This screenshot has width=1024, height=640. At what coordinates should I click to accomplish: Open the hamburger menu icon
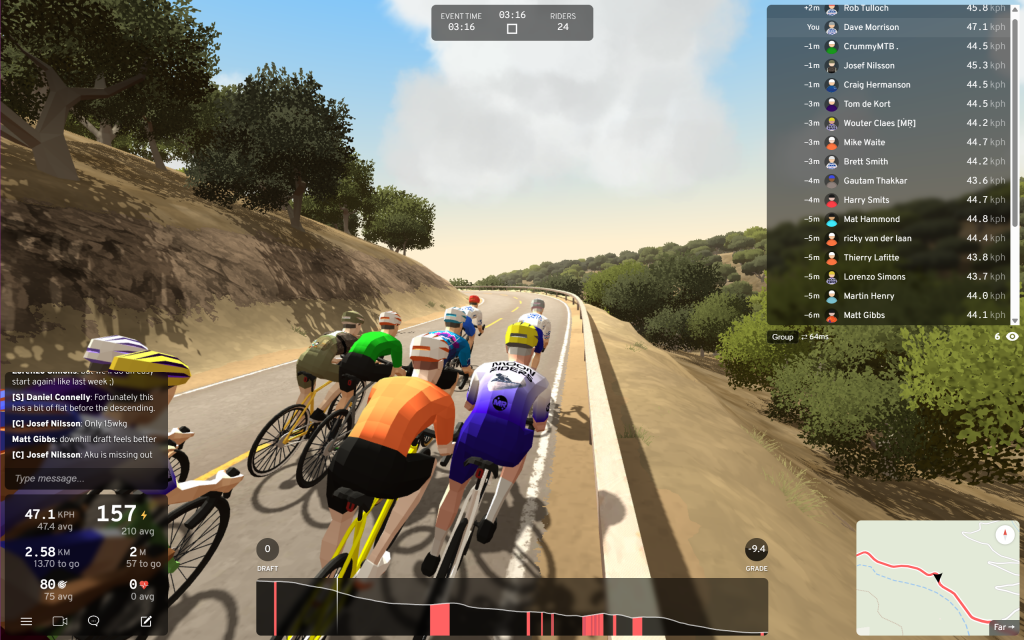pyautogui.click(x=26, y=621)
